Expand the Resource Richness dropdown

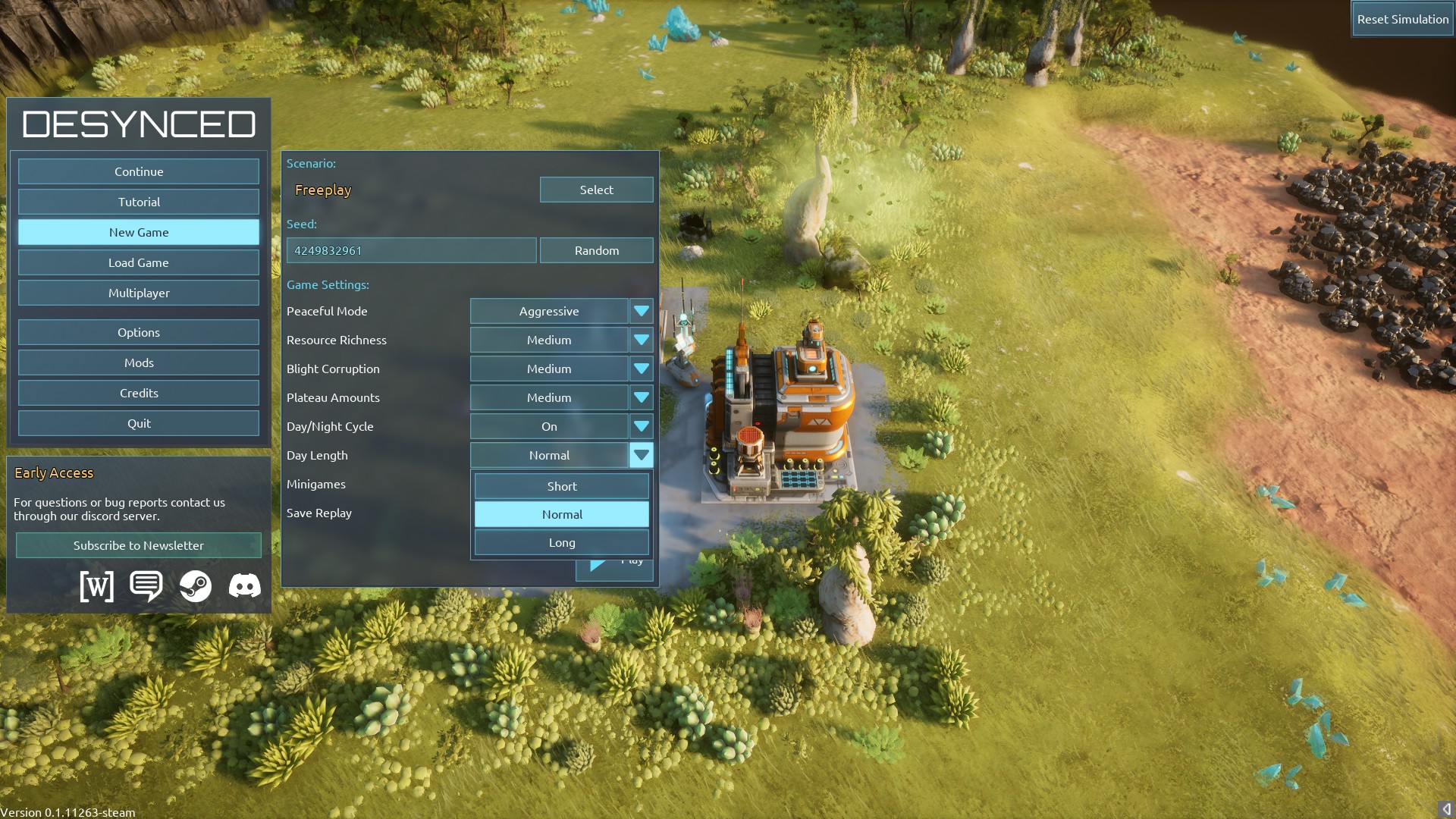tap(641, 340)
